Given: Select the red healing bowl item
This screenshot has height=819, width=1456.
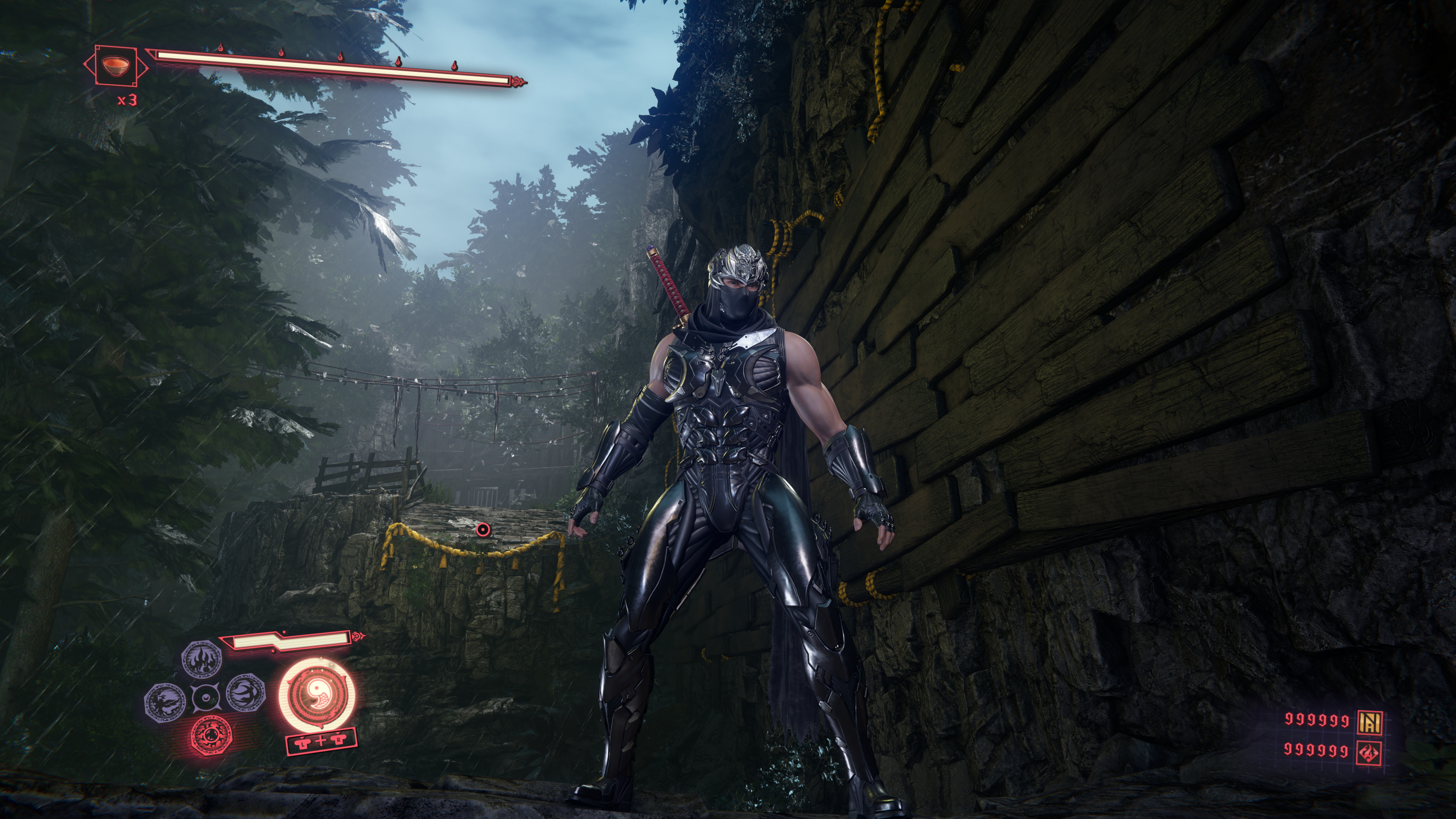Looking at the screenshot, I should pos(115,65).
